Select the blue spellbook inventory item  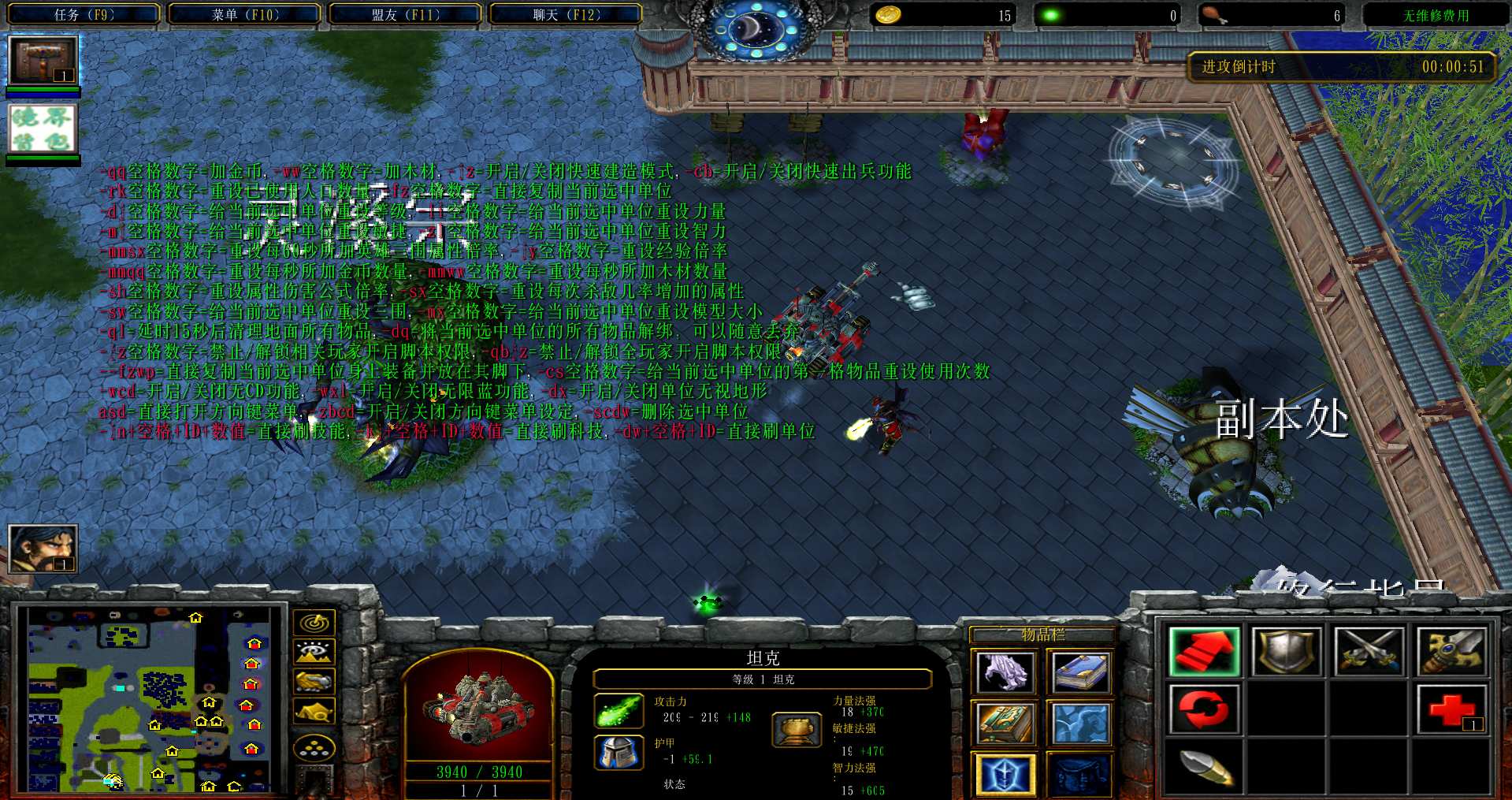[x=1079, y=672]
